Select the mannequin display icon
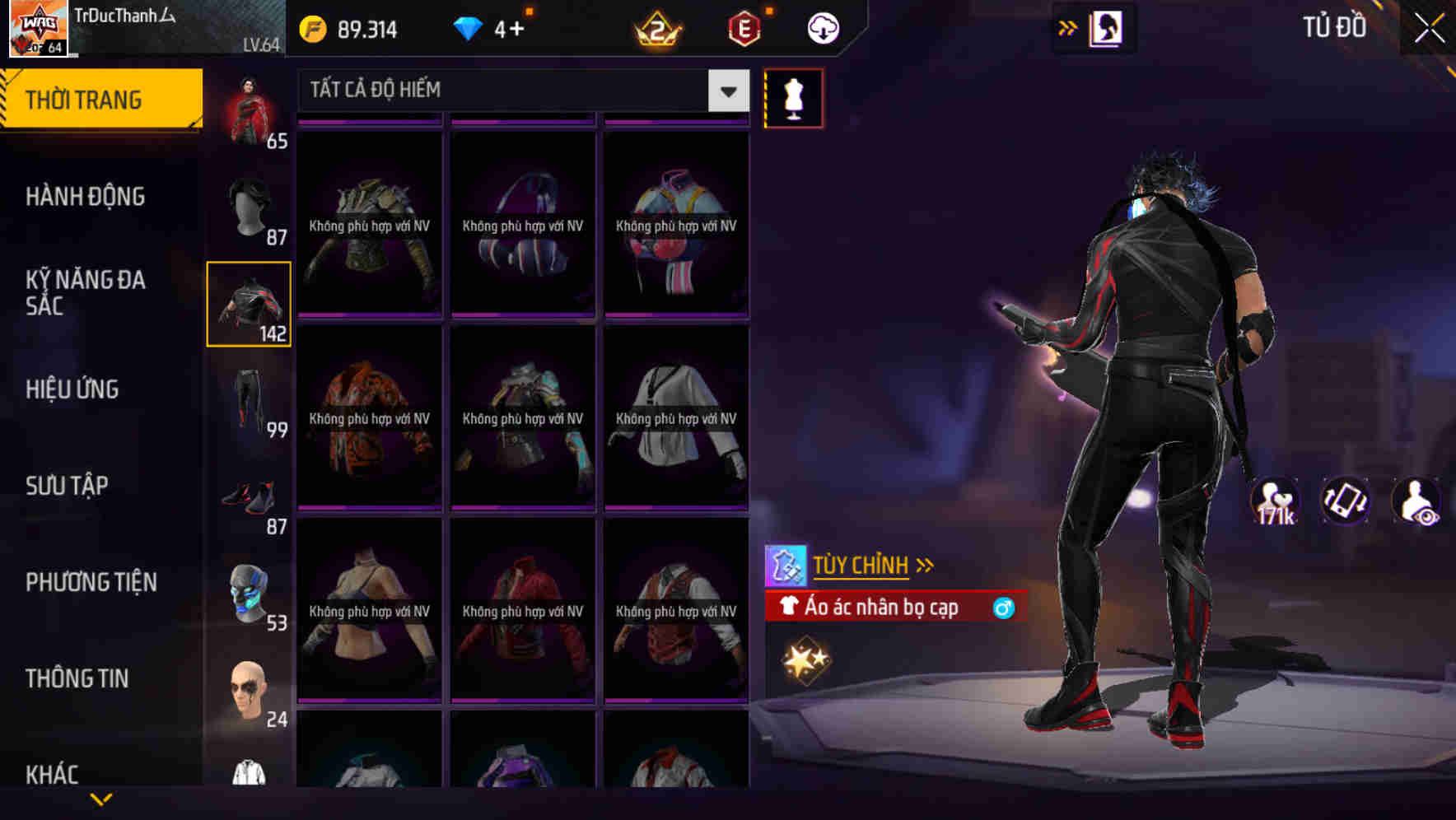1456x820 pixels. pyautogui.click(x=793, y=98)
